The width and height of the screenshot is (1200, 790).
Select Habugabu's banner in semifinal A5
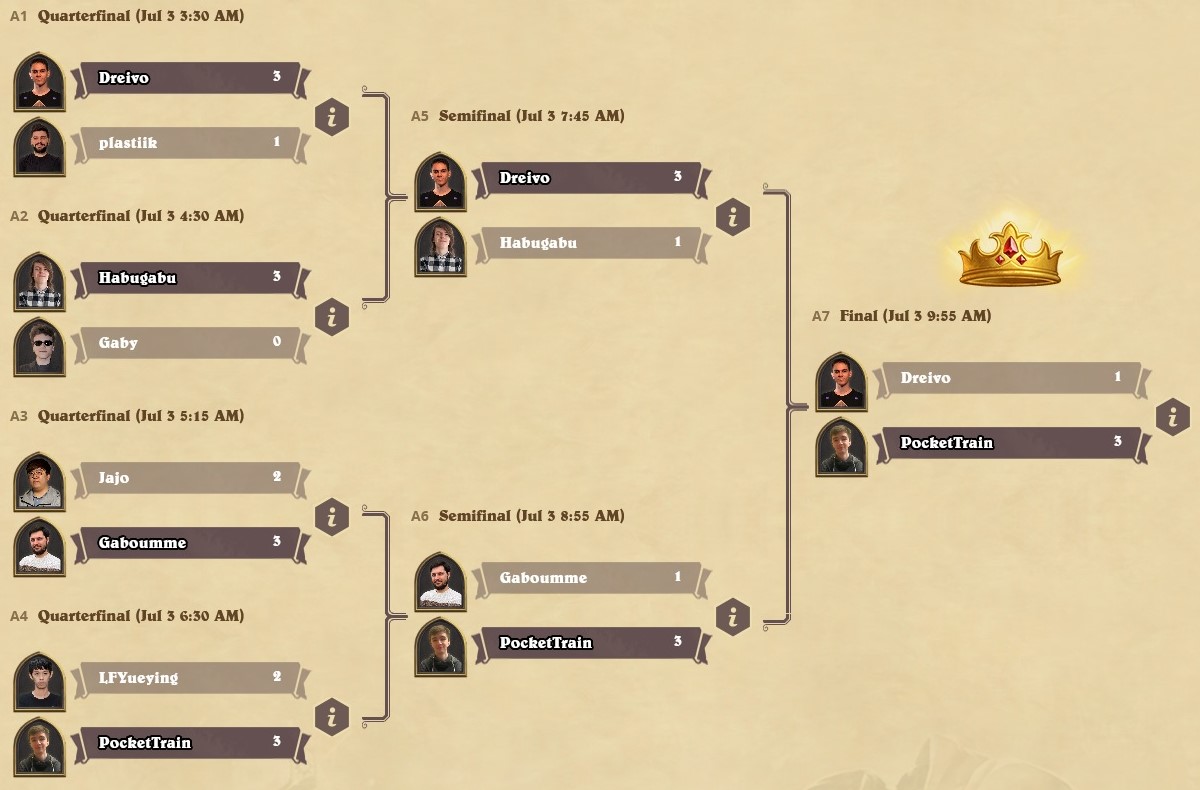pos(588,243)
